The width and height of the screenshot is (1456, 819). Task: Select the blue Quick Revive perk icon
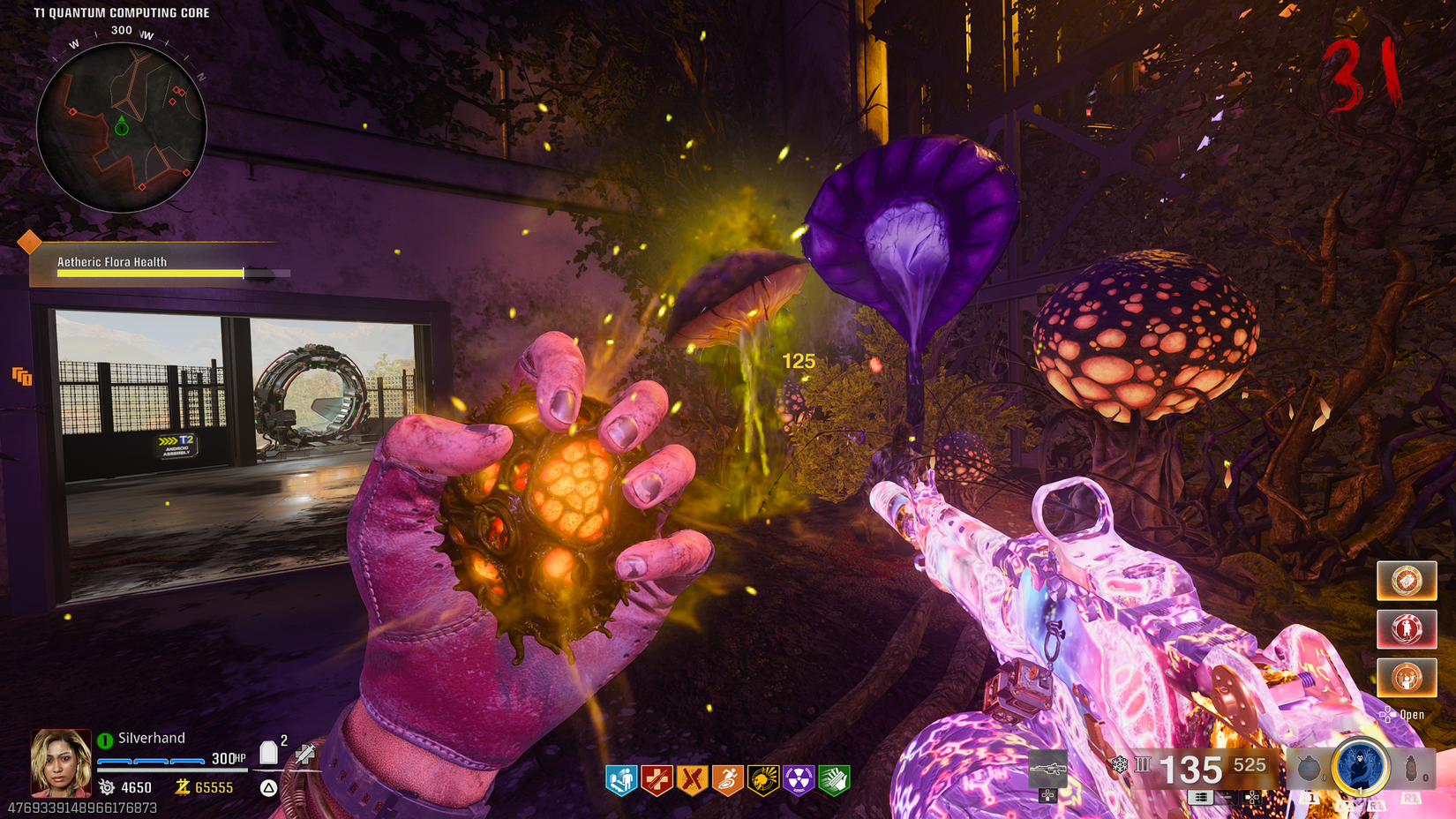tap(622, 780)
